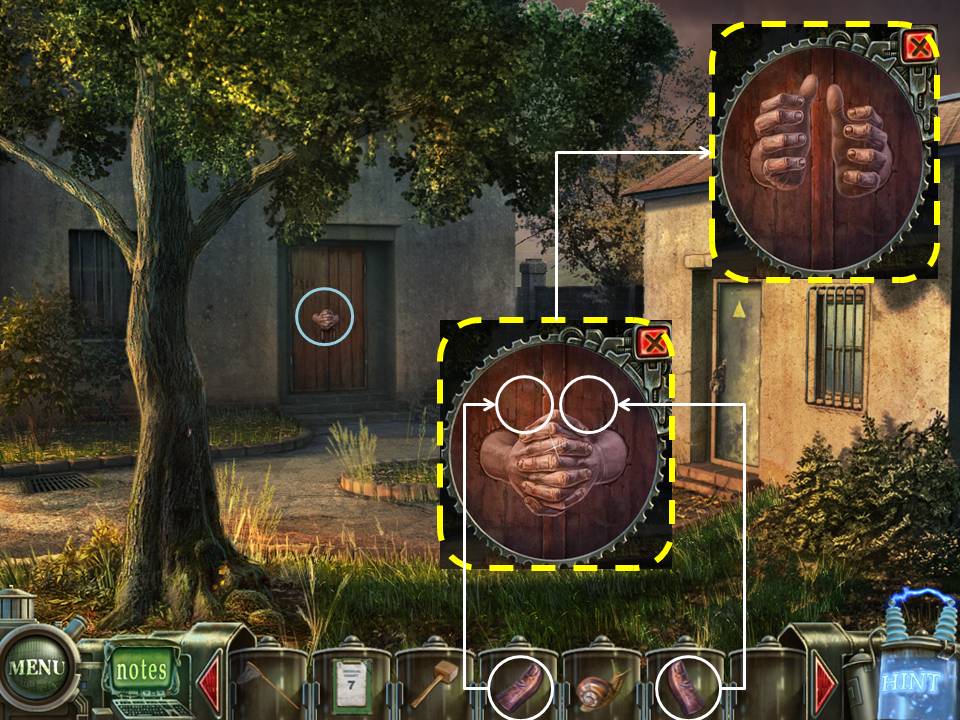Close the open hands zoom window
960x720 pixels.
coord(918,46)
